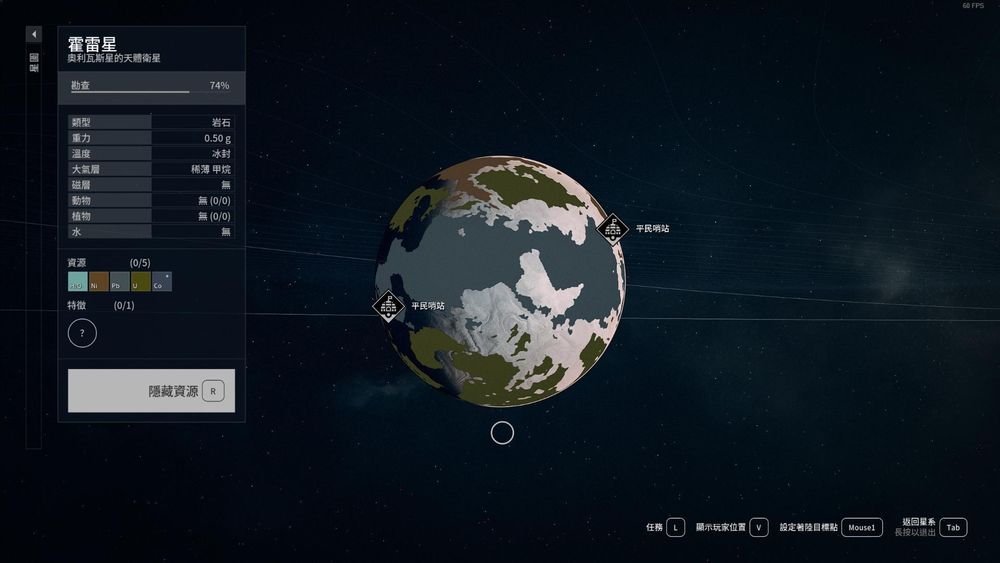Collapse the planet info panel arrow
Image resolution: width=1000 pixels, height=563 pixels.
34,34
